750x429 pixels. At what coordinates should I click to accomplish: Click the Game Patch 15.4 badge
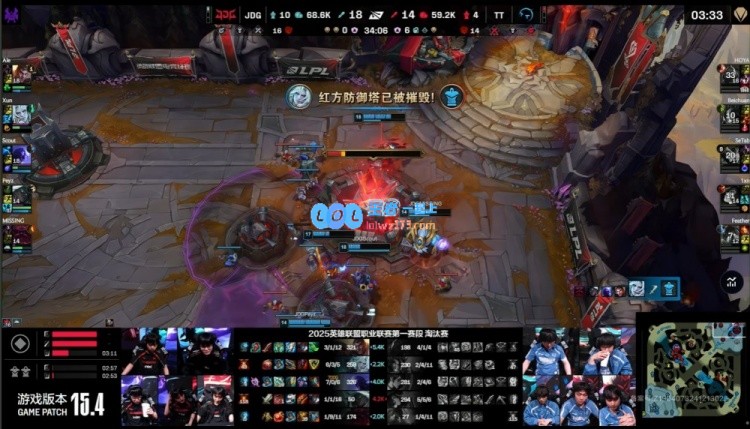click(61, 405)
